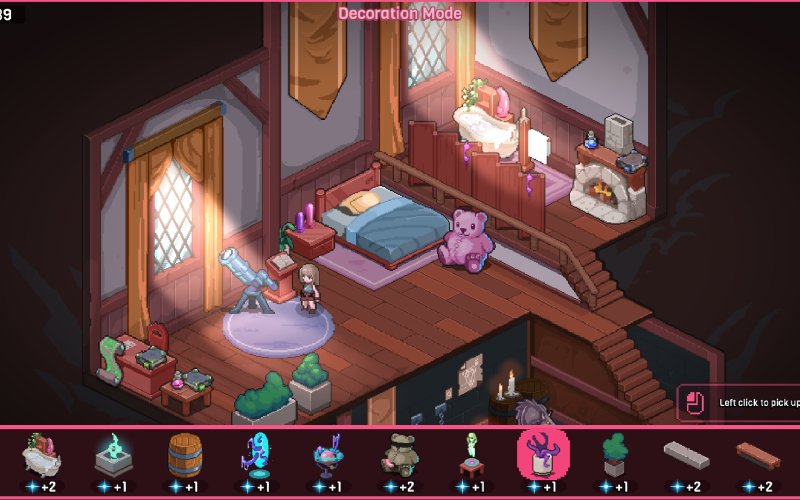
Task: Click the highlighted purple tentacle plant pot
Action: click(543, 454)
